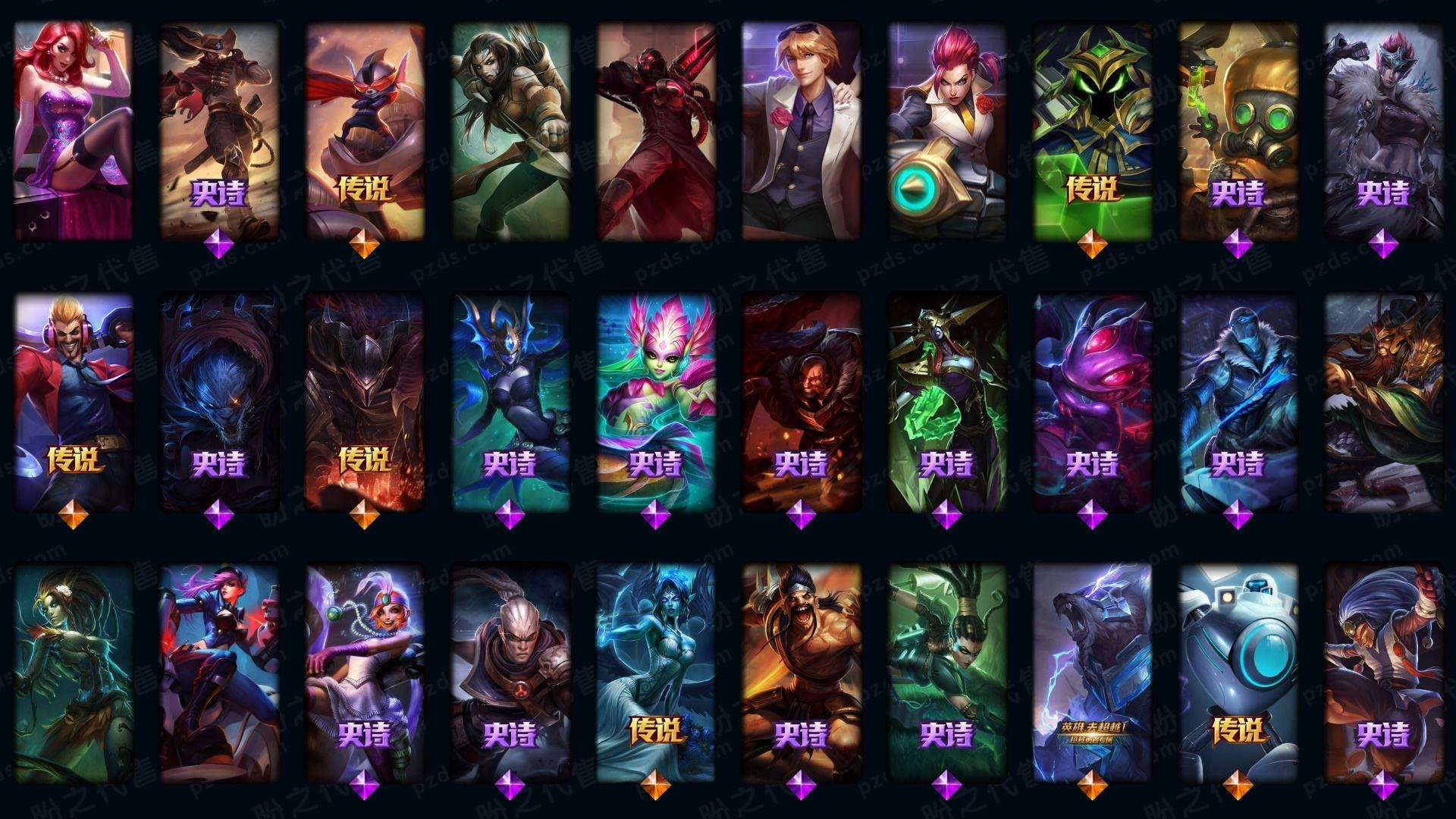Choose the cowboy gunslinger skin card
1456x819 pixels.
pyautogui.click(x=219, y=130)
